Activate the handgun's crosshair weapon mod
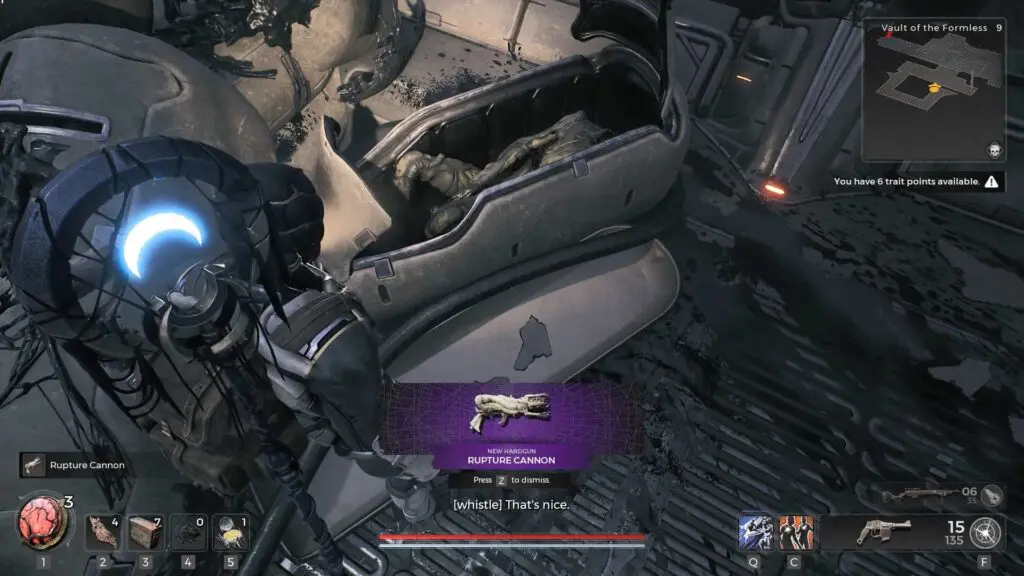Image resolution: width=1024 pixels, height=576 pixels. pyautogui.click(x=985, y=531)
